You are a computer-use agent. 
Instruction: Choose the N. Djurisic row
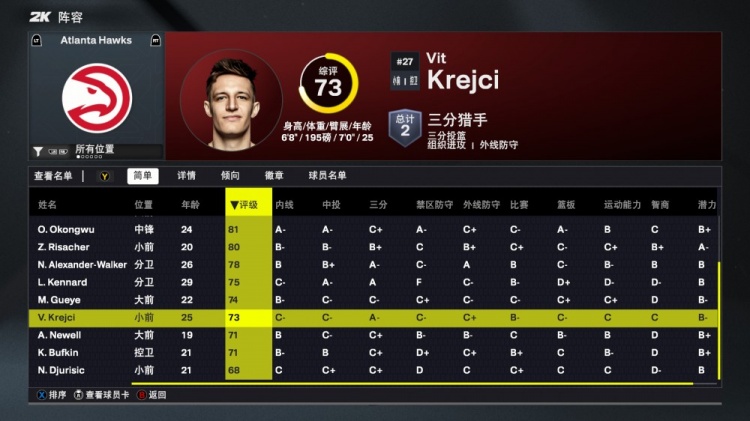pyautogui.click(x=61, y=371)
